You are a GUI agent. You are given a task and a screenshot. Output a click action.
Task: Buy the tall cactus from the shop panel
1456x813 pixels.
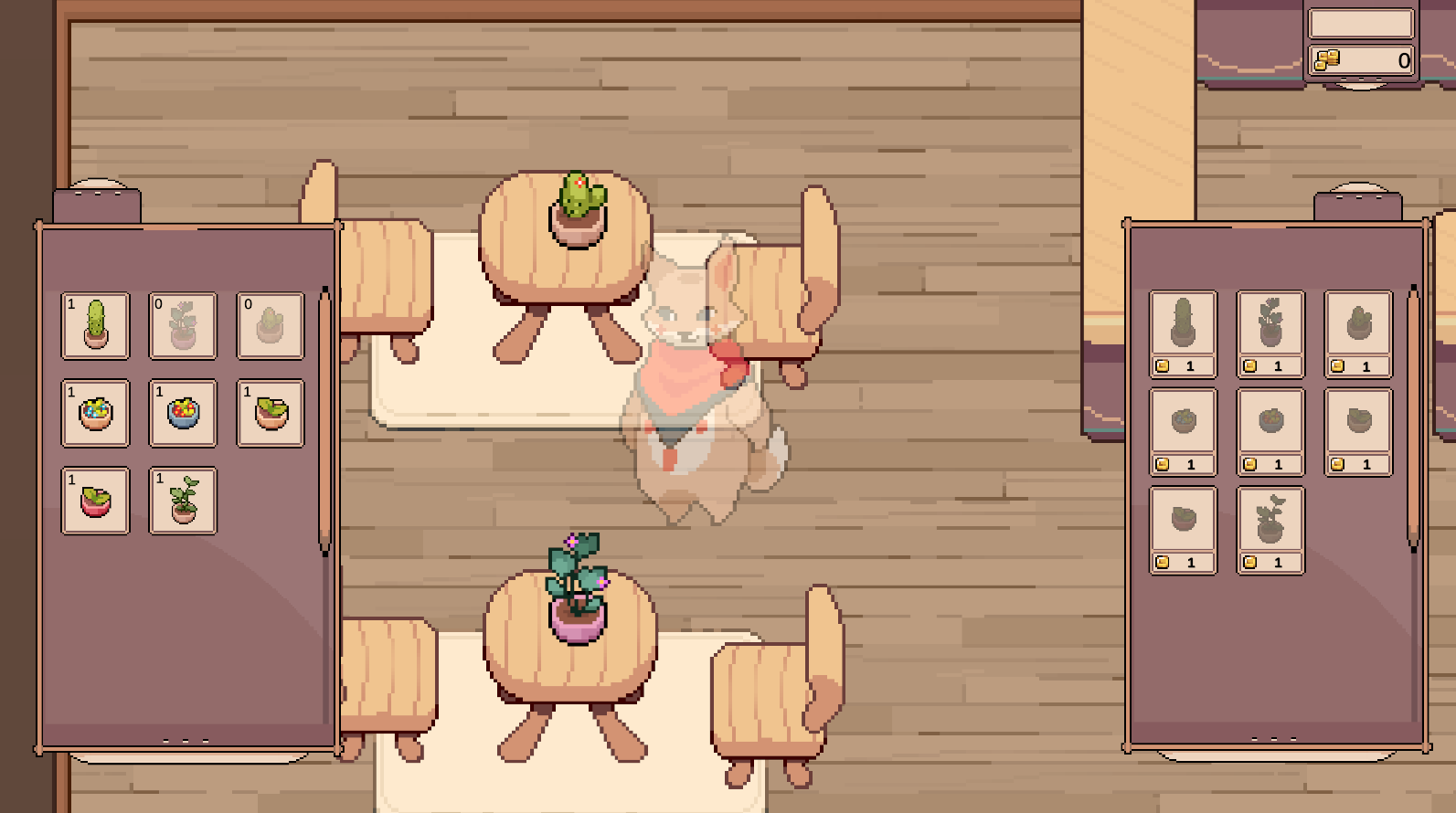1181,324
